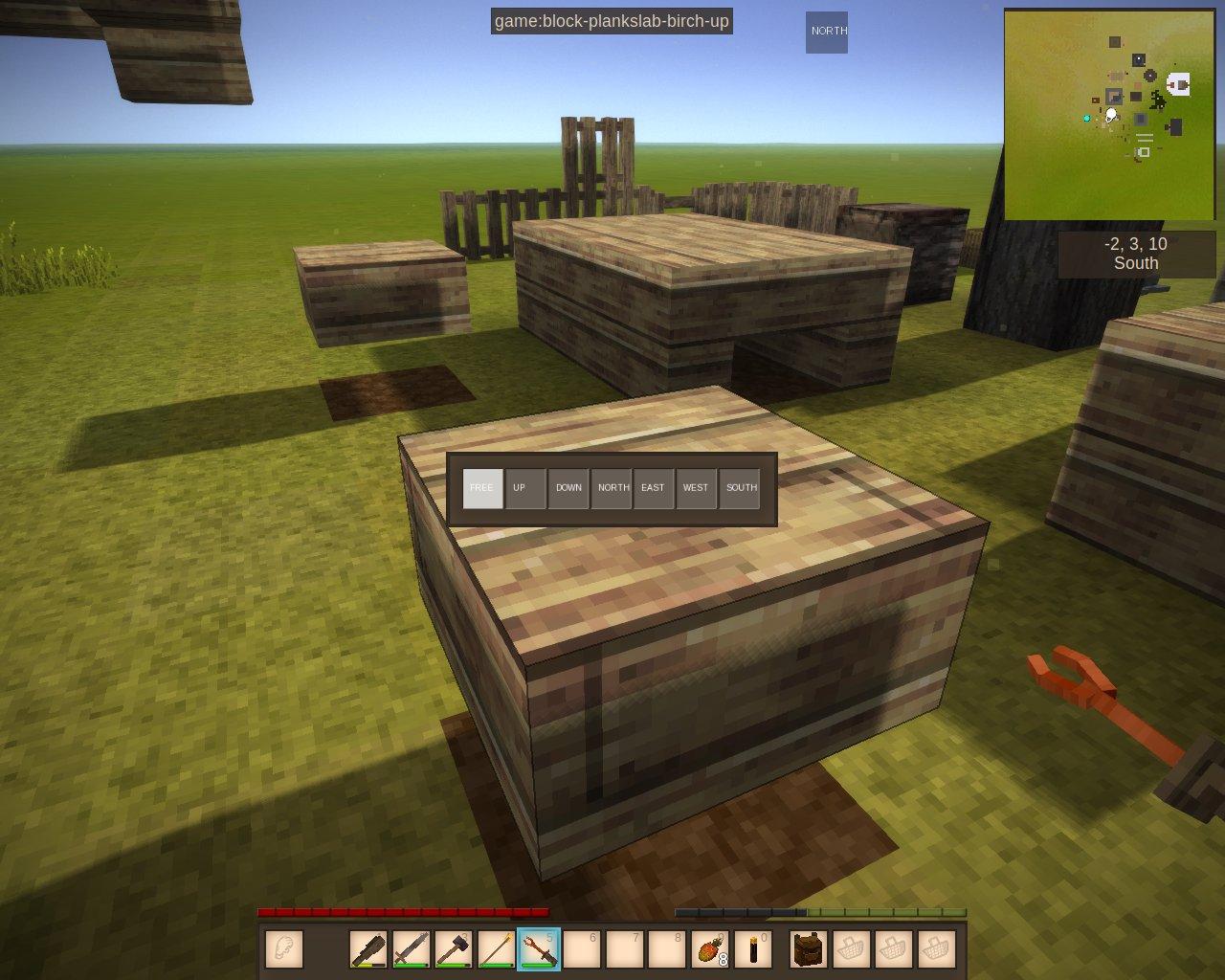This screenshot has width=1225, height=980.
Task: Select the hammer hotbar slot
Action: (x=454, y=949)
